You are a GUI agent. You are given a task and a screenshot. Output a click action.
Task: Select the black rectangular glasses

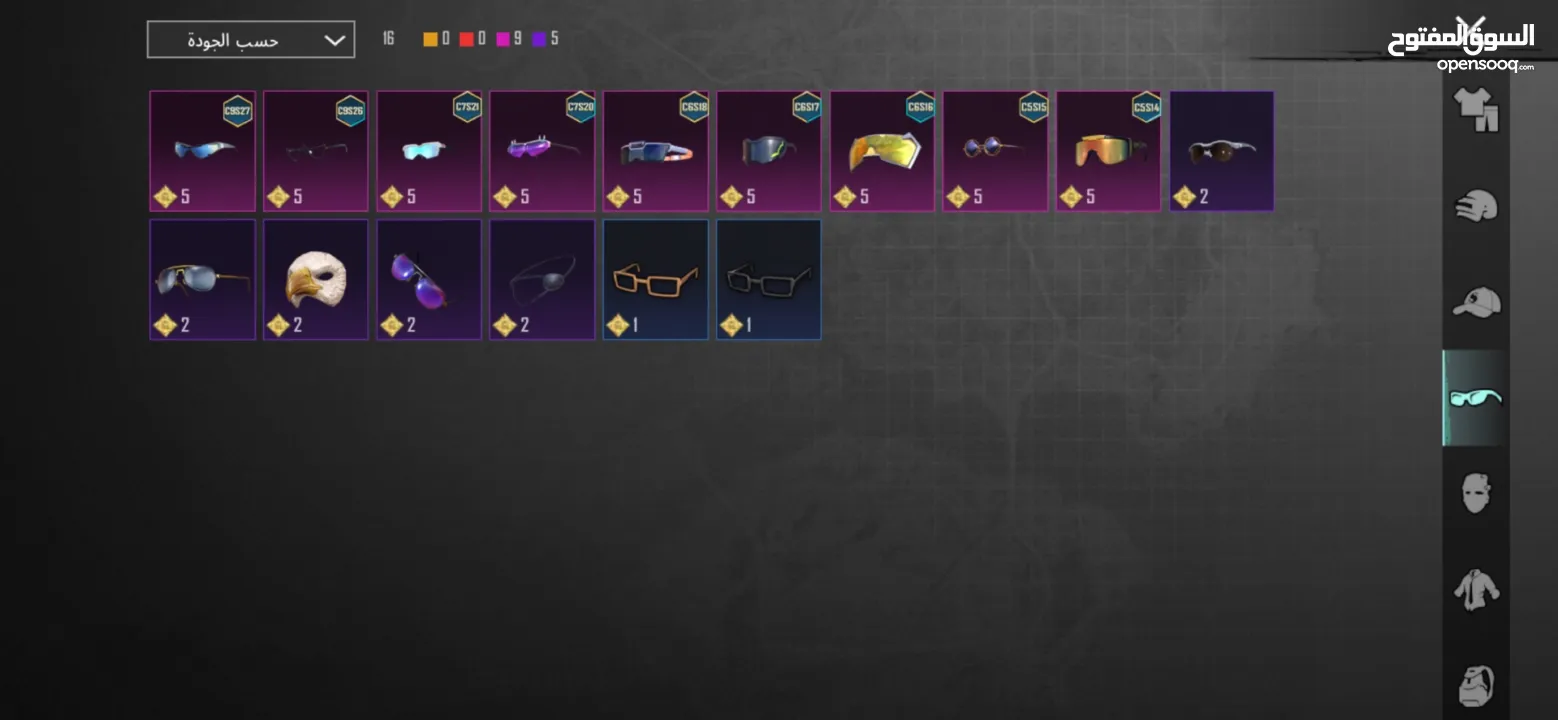tap(768, 280)
